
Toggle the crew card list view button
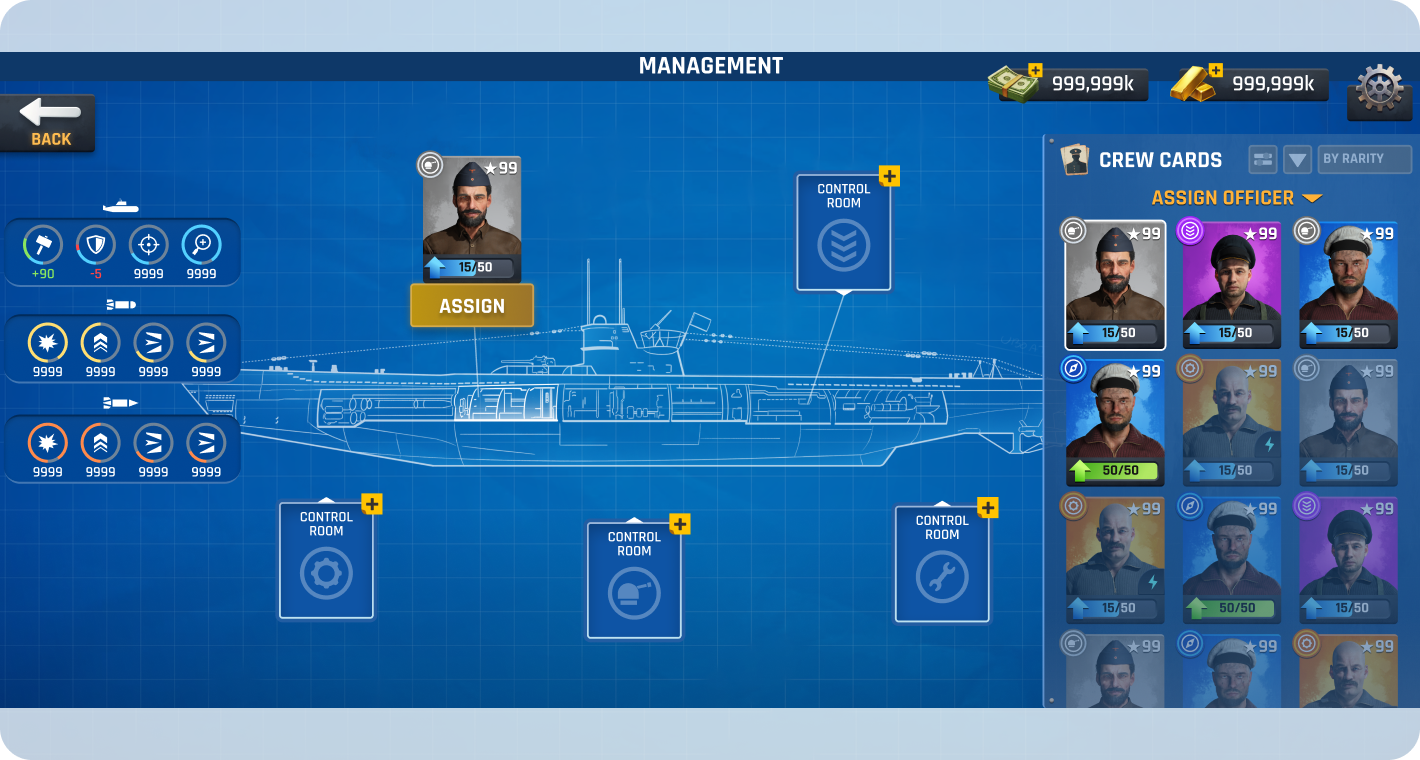pyautogui.click(x=1263, y=159)
